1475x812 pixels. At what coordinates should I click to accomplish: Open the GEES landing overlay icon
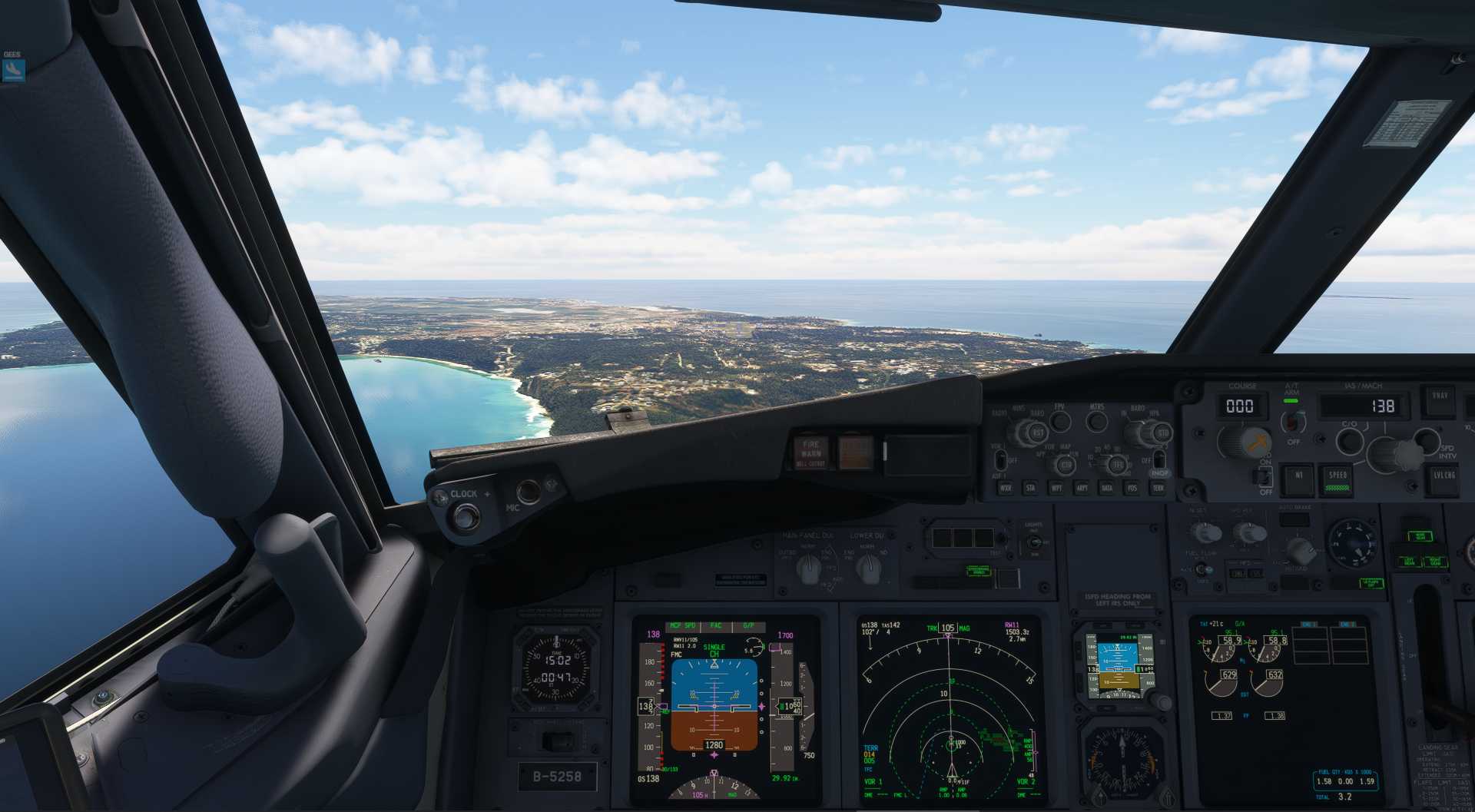pyautogui.click(x=14, y=71)
